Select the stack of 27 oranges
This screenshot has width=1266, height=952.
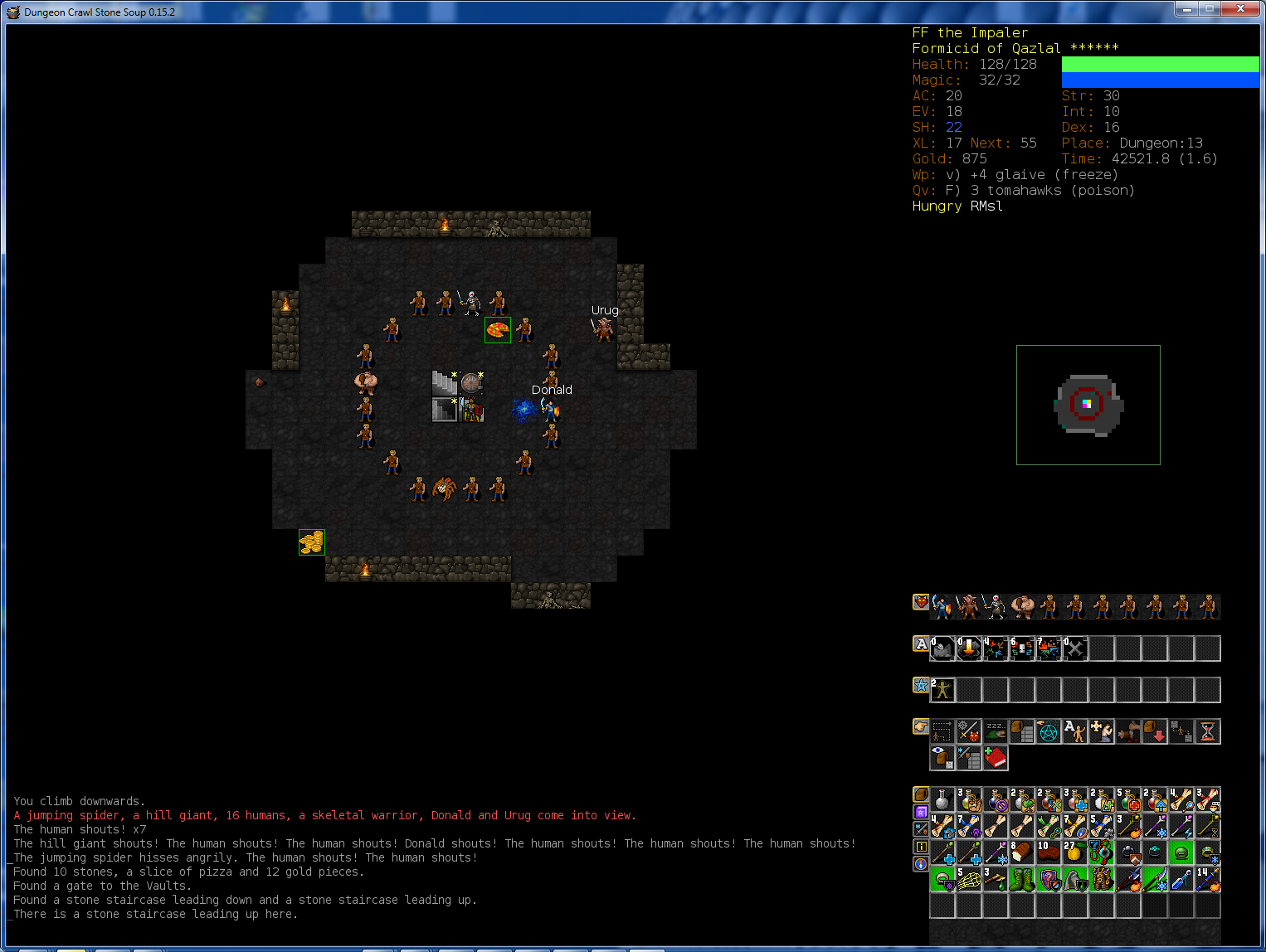[1075, 852]
